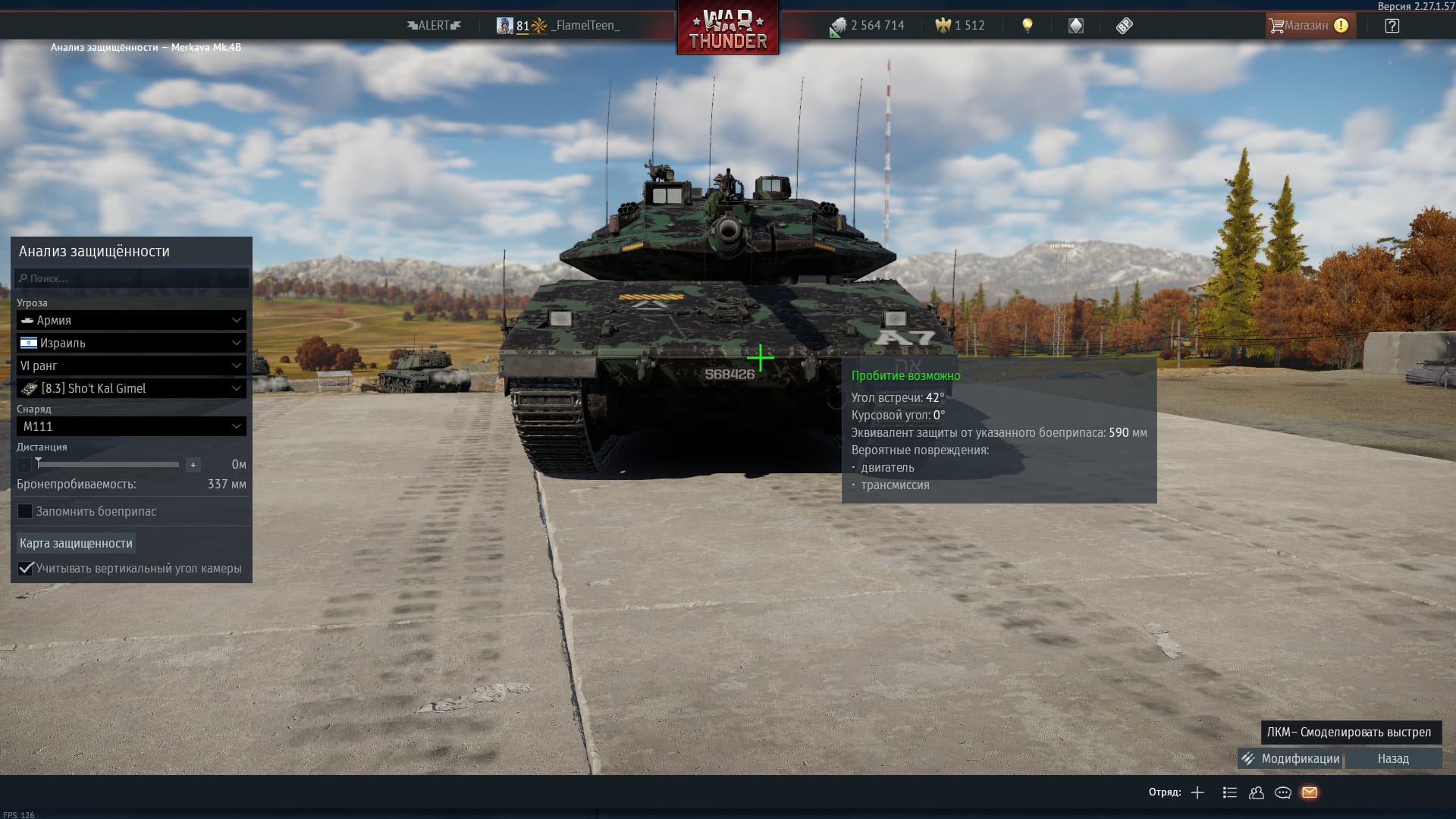Viewport: 1456px width, 819px height.
Task: Open Модификации modifications
Action: coord(1291,758)
